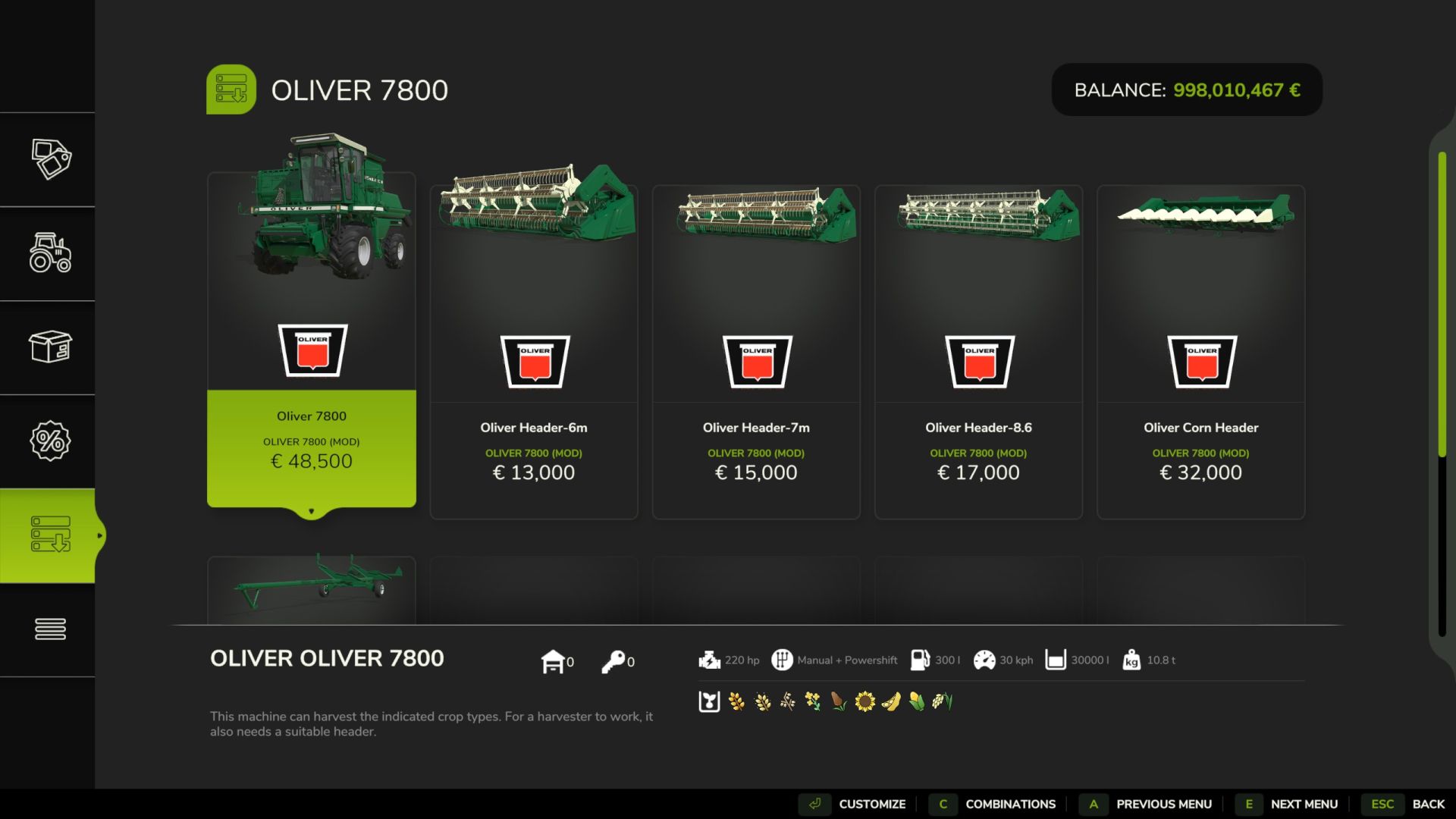The image size is (1456, 819).
Task: Click the corn crop type icon
Action: pos(916,701)
